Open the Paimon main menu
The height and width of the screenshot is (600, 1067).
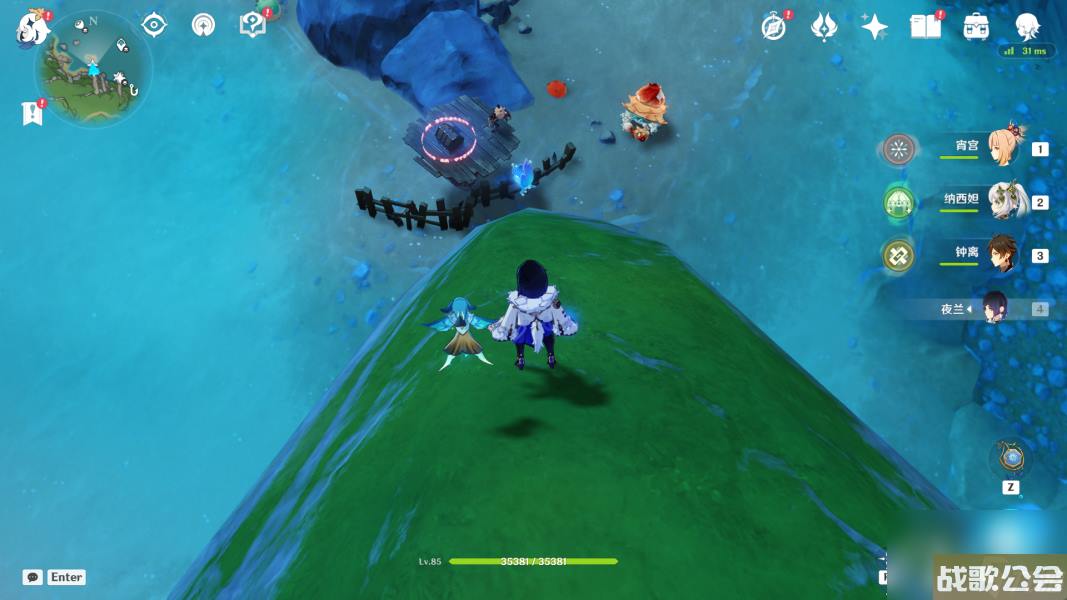32,28
